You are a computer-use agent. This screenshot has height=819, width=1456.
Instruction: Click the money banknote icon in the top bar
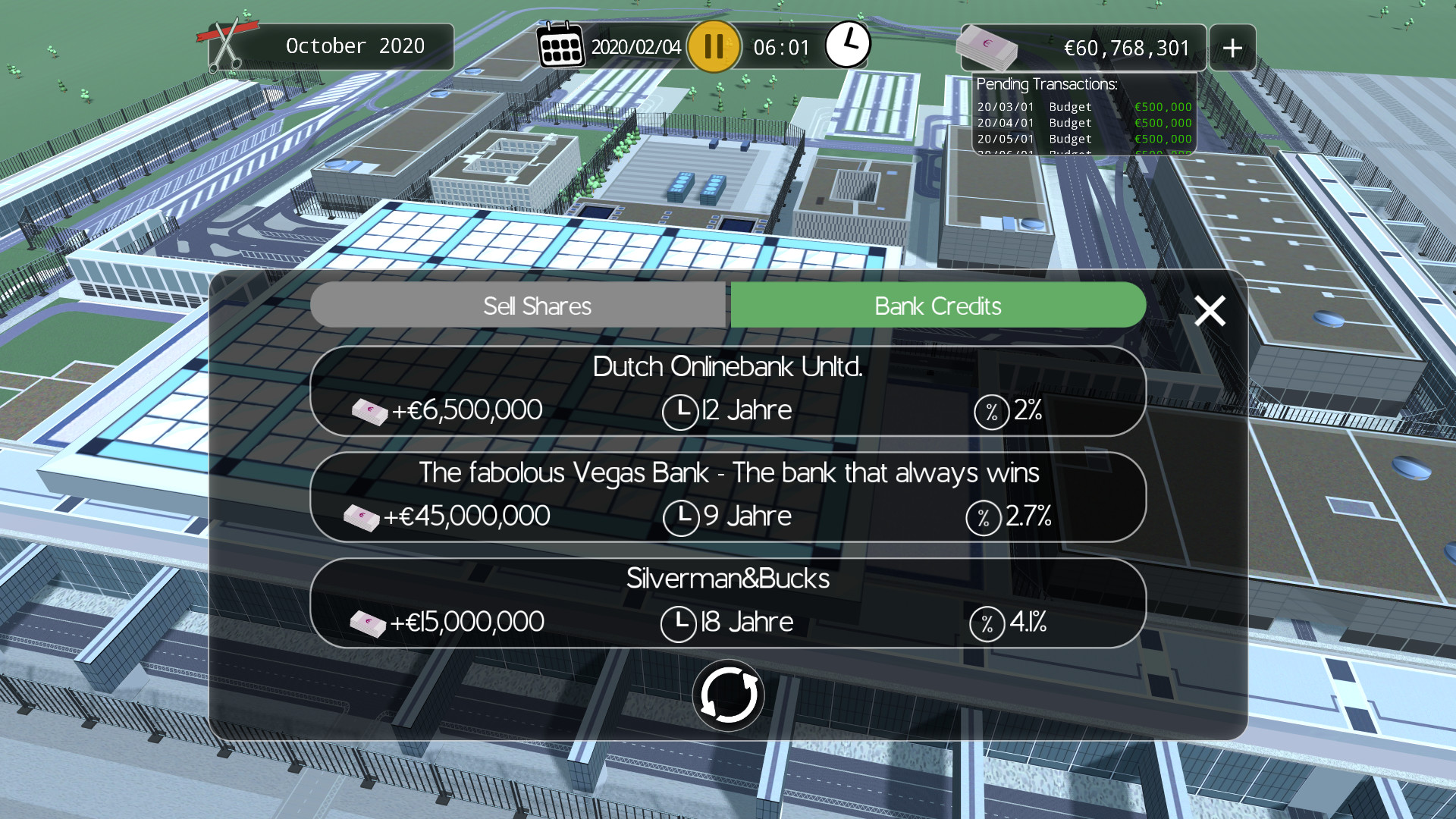pos(987,45)
